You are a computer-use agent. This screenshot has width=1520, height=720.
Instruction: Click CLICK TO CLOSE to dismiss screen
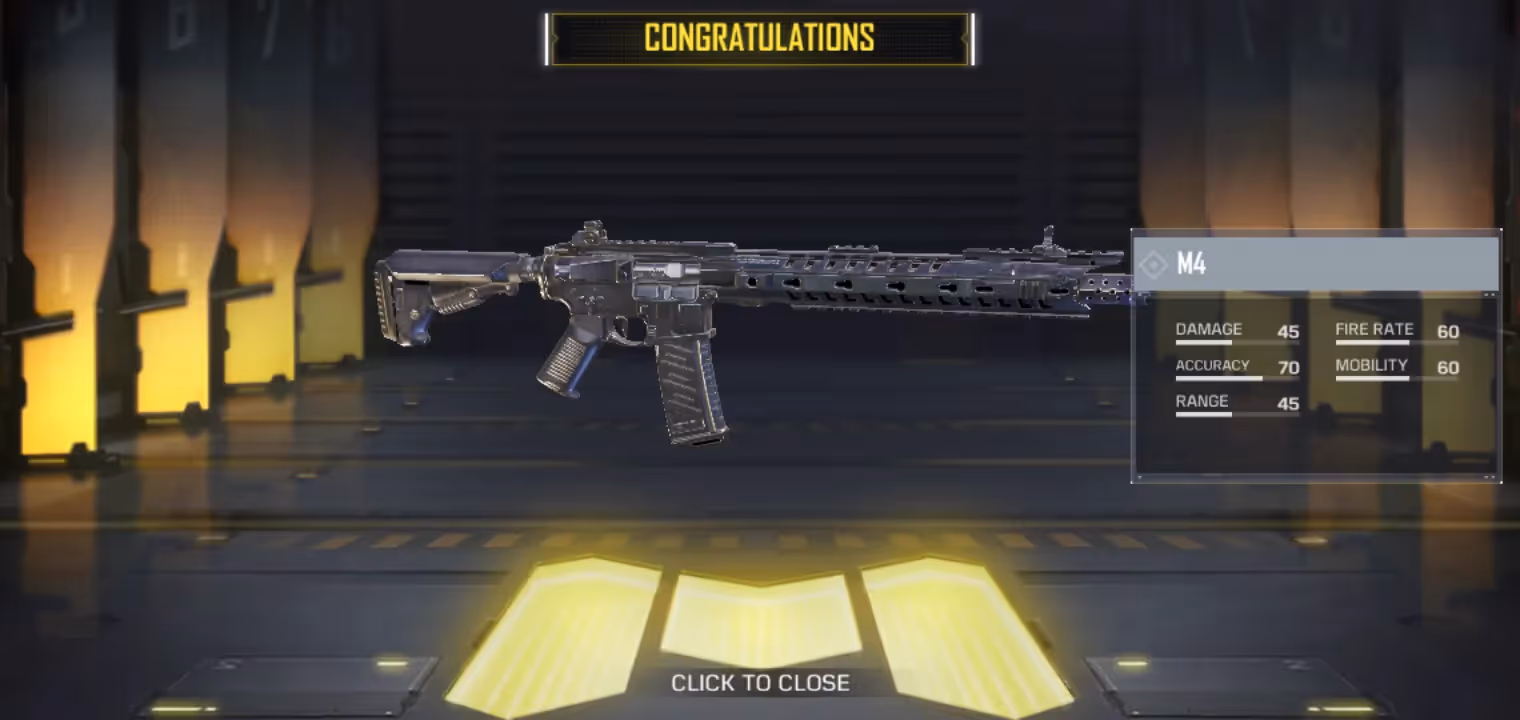coord(760,683)
